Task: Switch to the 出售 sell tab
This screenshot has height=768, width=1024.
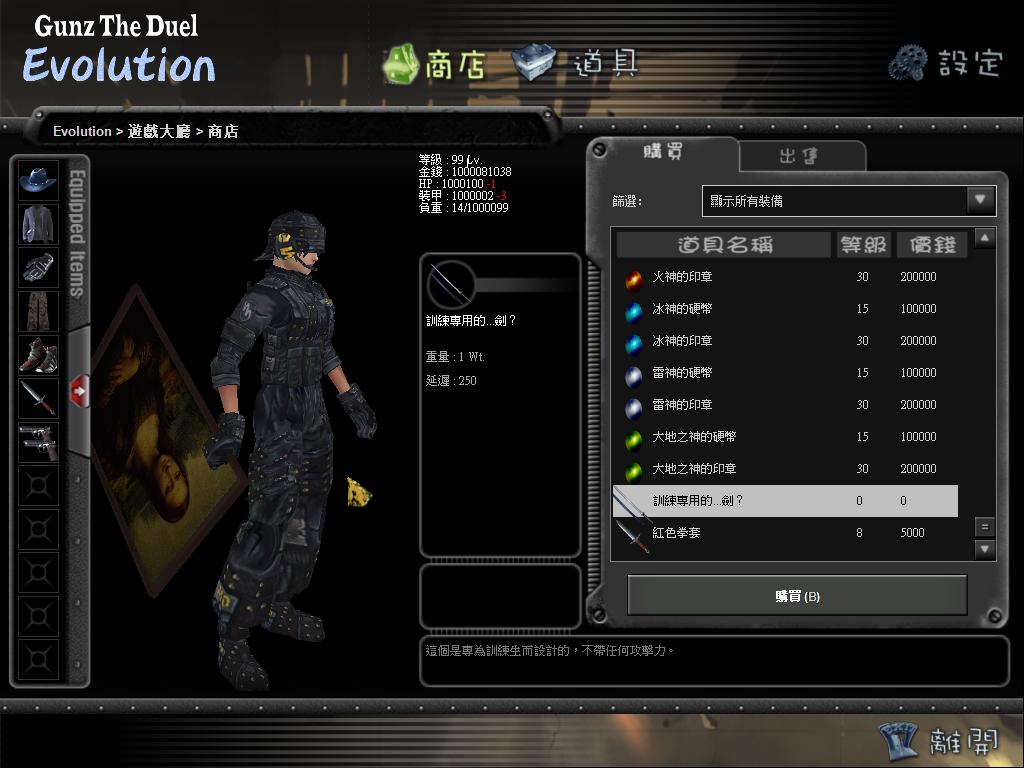Action: (803, 156)
